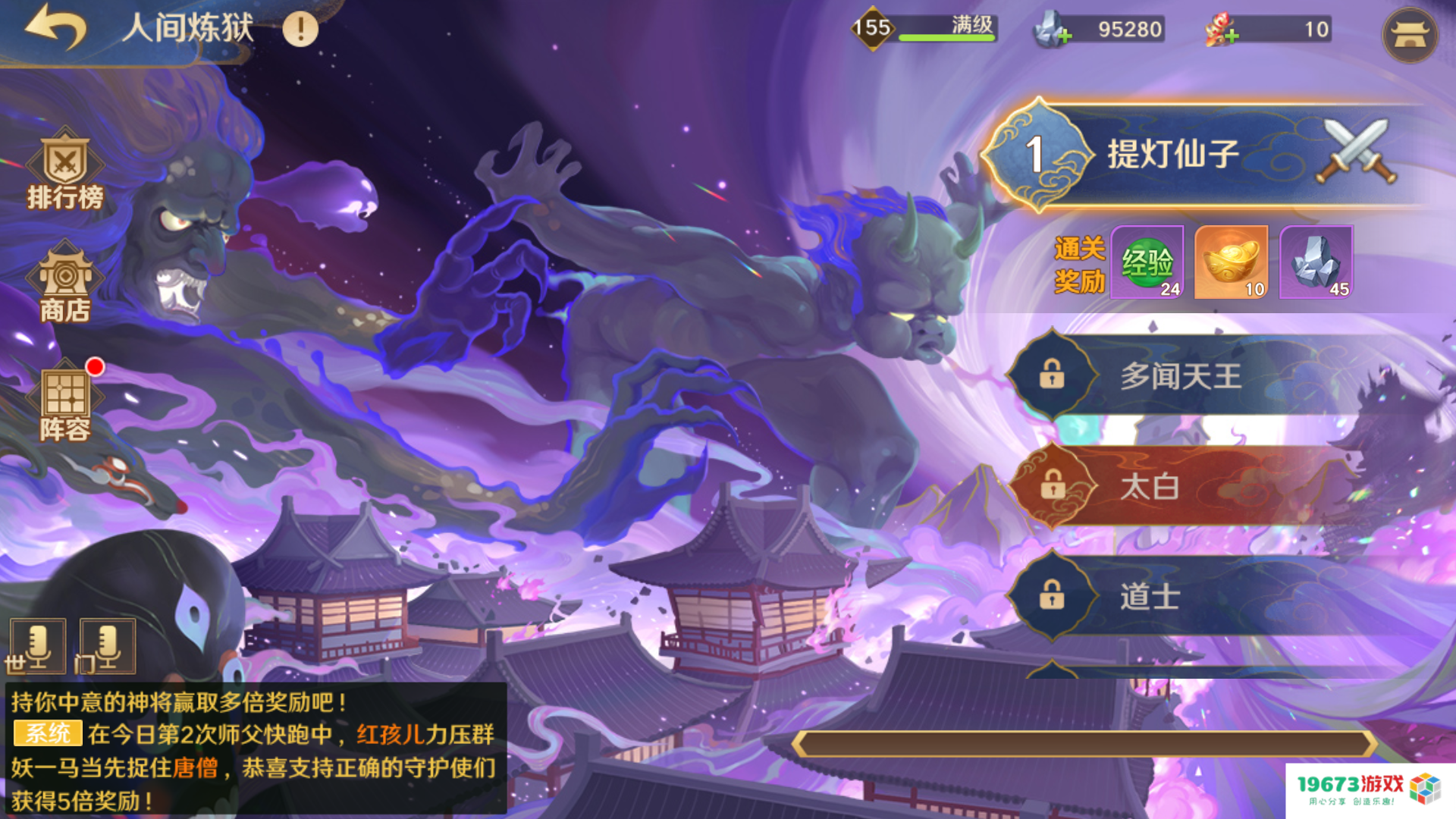Activate the 门 guild voice chat microphone

click(106, 646)
